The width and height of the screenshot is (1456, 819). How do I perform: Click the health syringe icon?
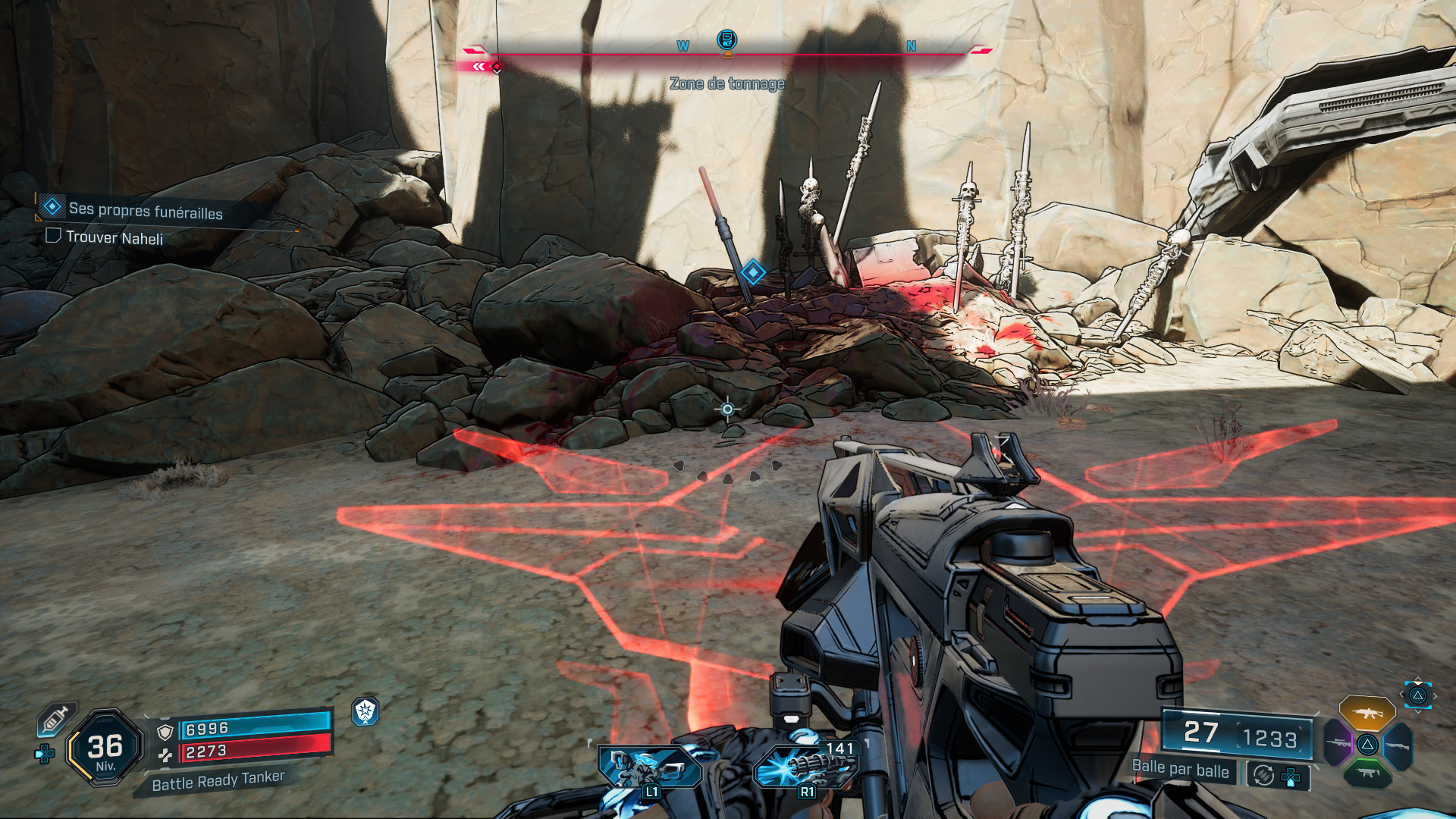pos(55,720)
